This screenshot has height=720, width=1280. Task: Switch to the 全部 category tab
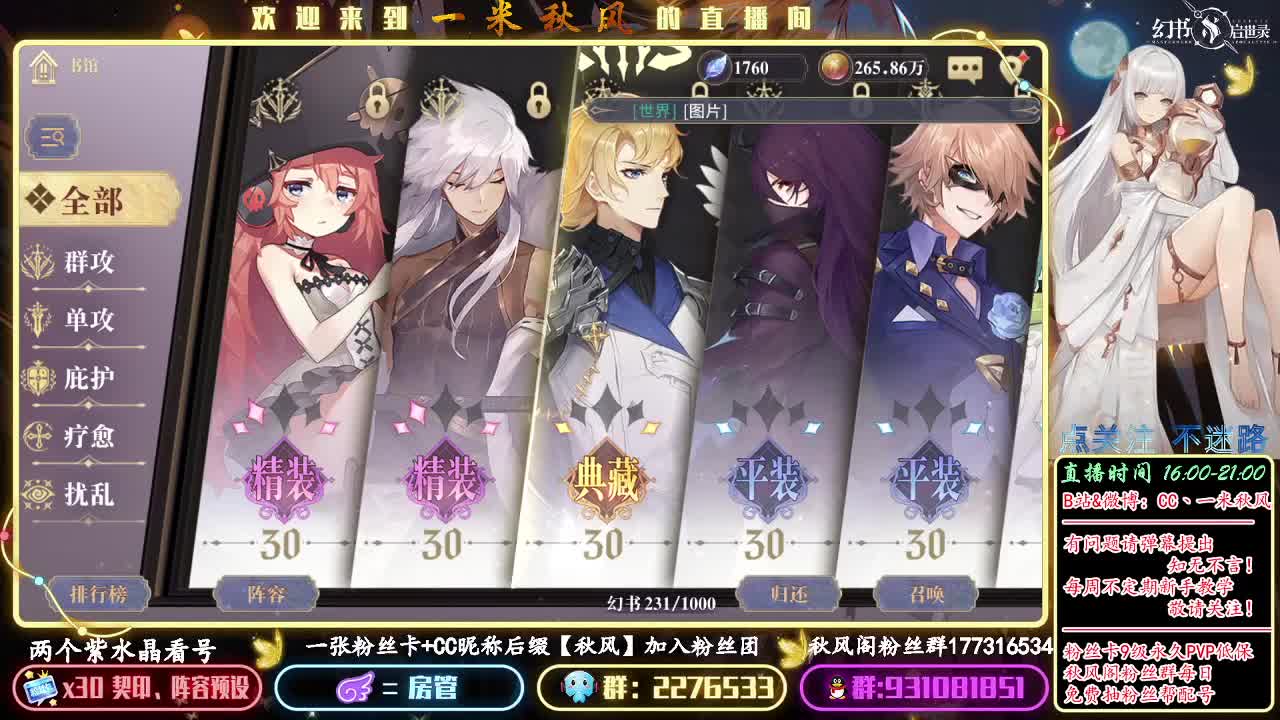[90, 201]
